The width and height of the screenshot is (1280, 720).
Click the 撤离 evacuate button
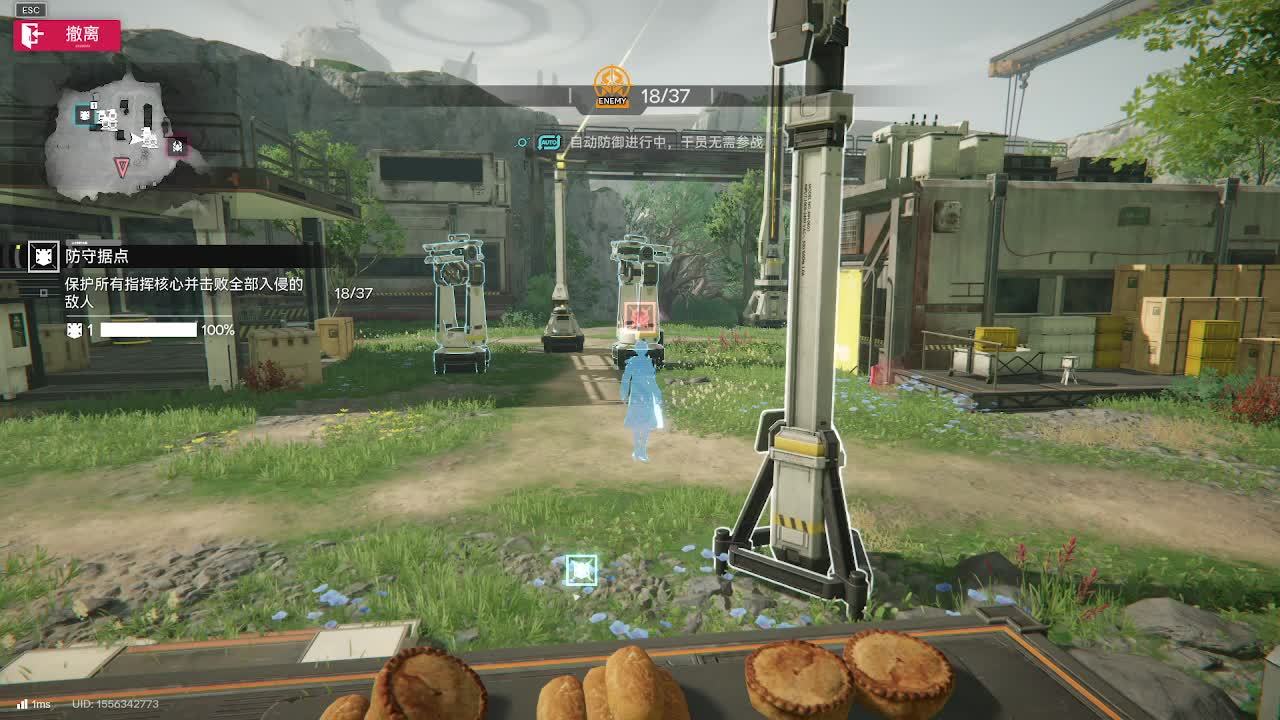67,35
